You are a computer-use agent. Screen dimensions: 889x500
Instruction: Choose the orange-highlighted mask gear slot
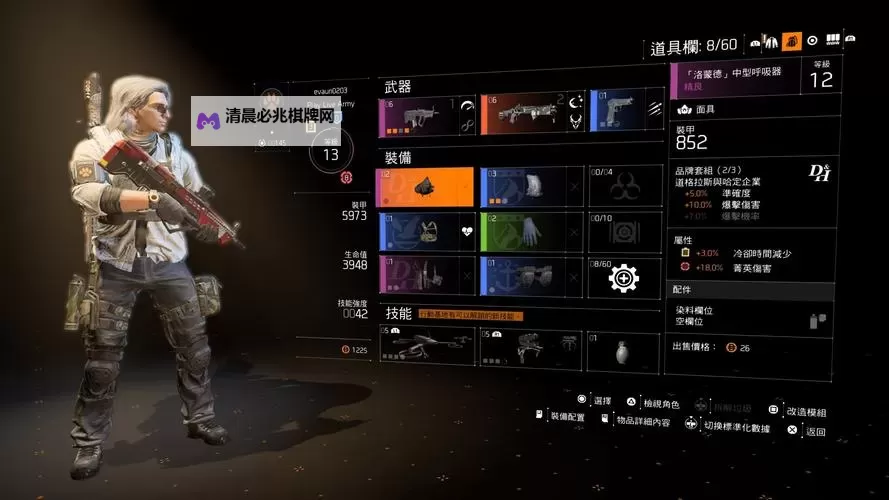(424, 187)
